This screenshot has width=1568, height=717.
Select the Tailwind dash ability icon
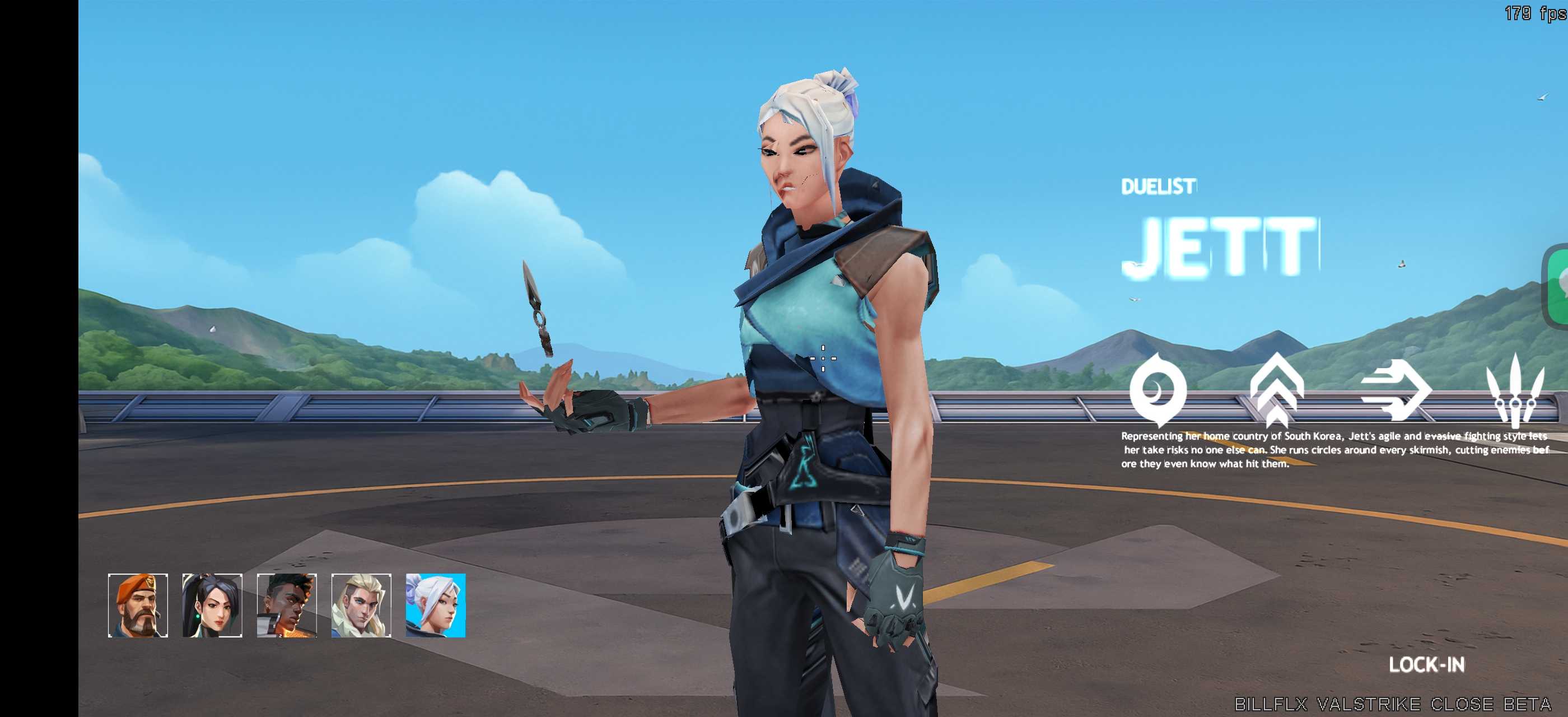point(1396,390)
